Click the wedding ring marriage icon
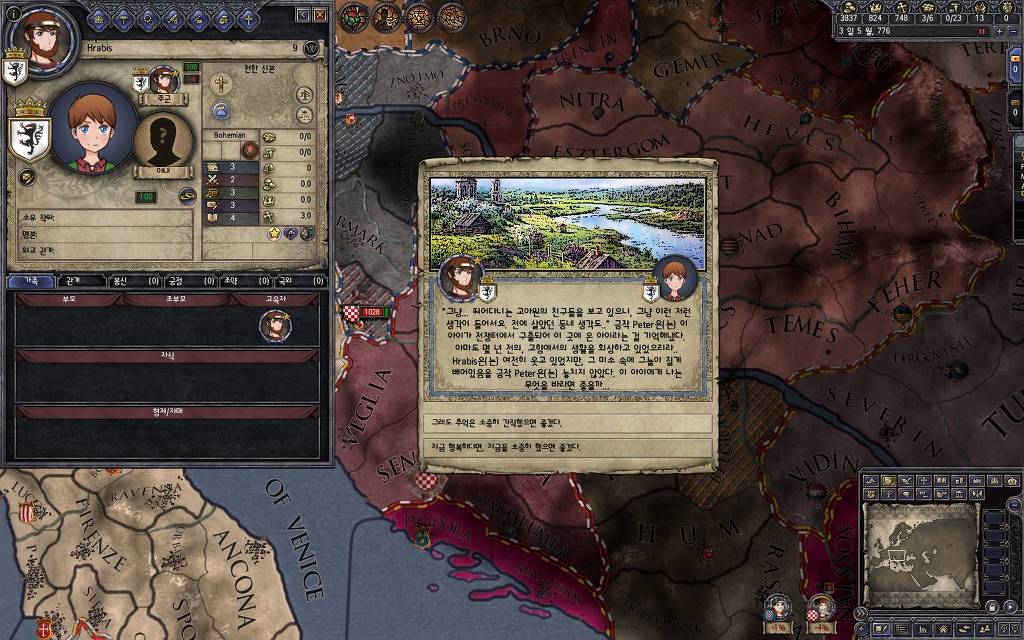 (186, 195)
